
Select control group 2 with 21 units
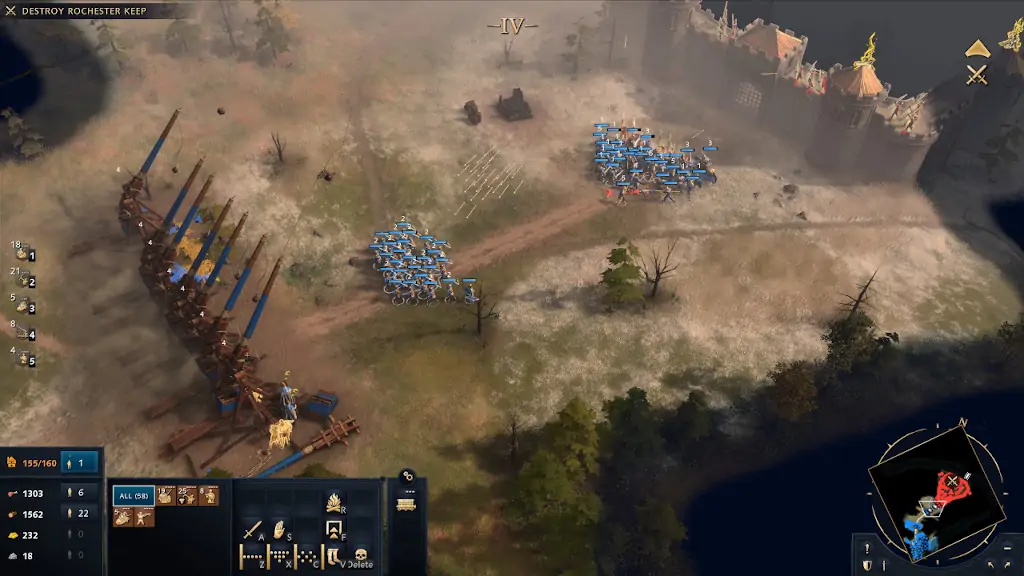(23, 281)
